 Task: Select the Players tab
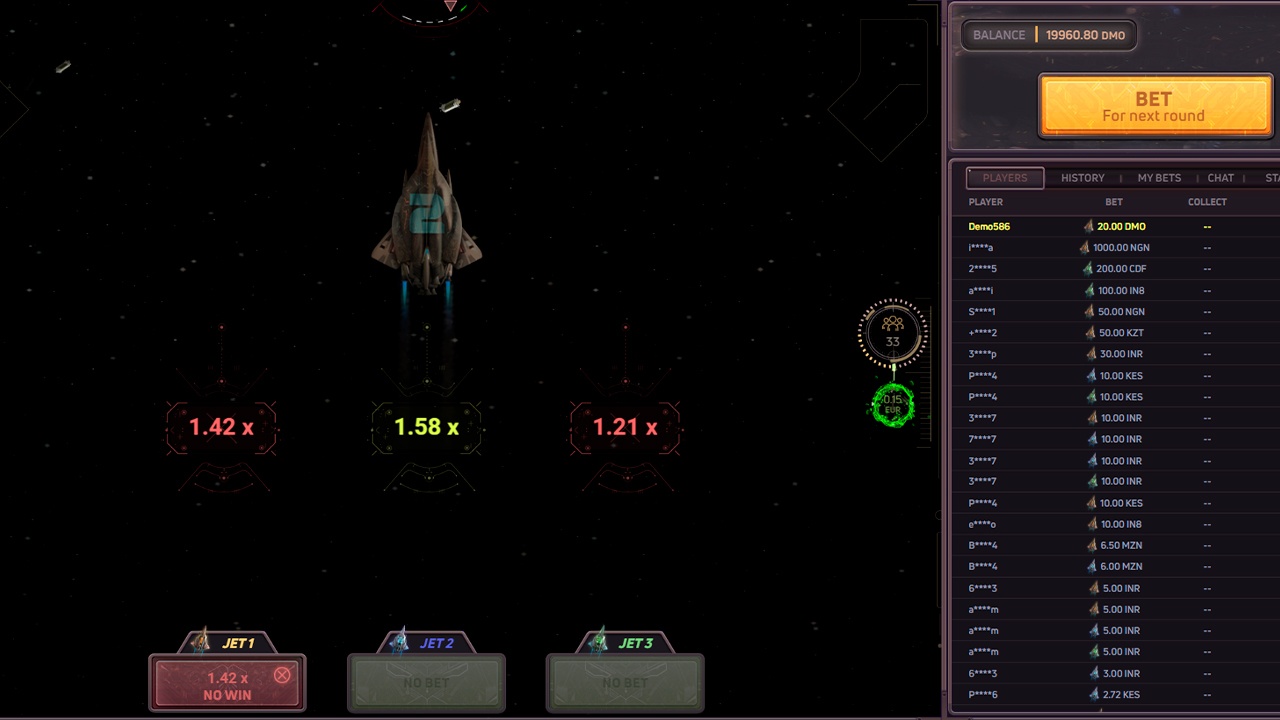[1004, 178]
